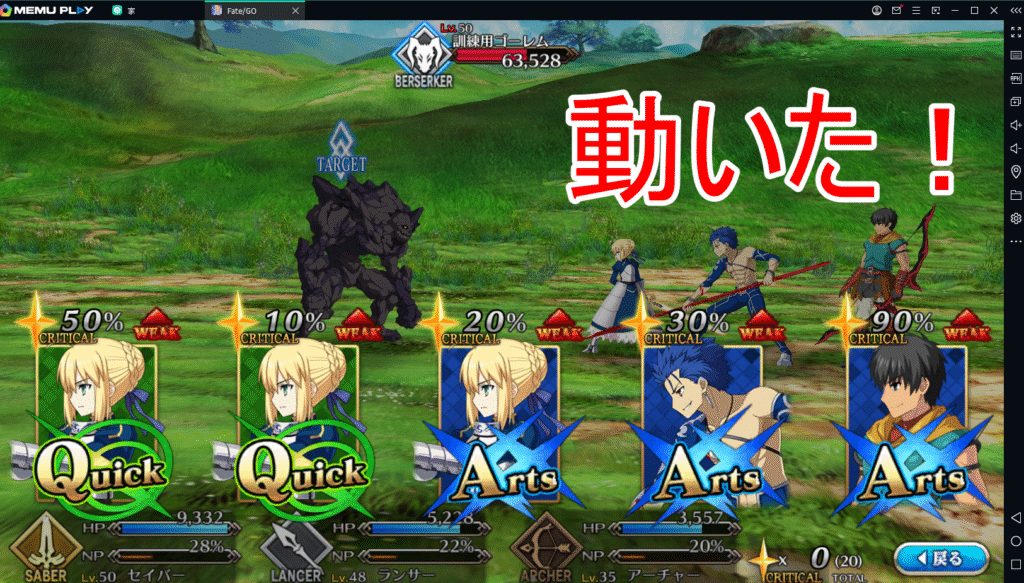Close the MEmu Play emulator window
Viewport: 1024px width, 583px height.
click(995, 9)
